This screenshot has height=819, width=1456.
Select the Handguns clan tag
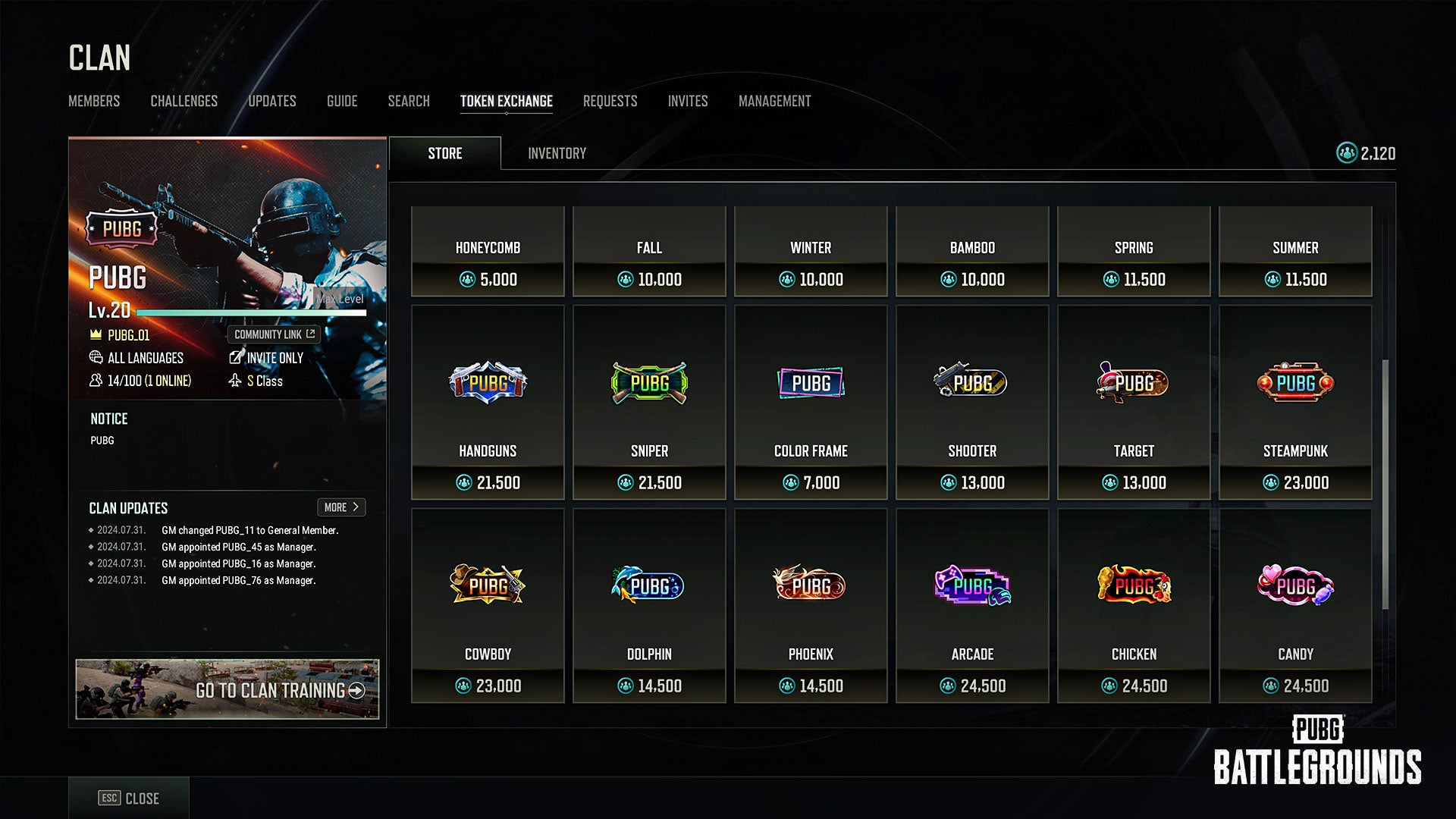pyautogui.click(x=488, y=402)
